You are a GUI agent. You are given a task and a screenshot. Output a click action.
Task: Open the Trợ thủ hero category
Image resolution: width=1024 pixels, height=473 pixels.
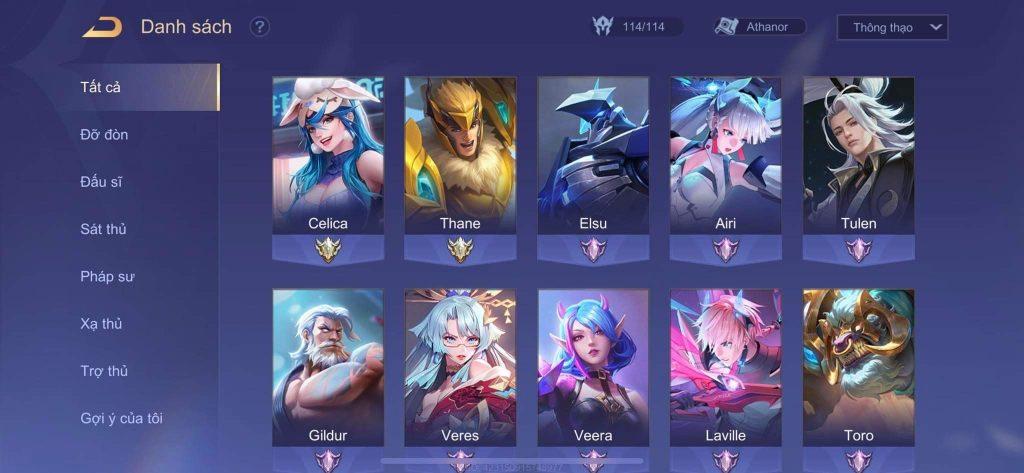(104, 371)
